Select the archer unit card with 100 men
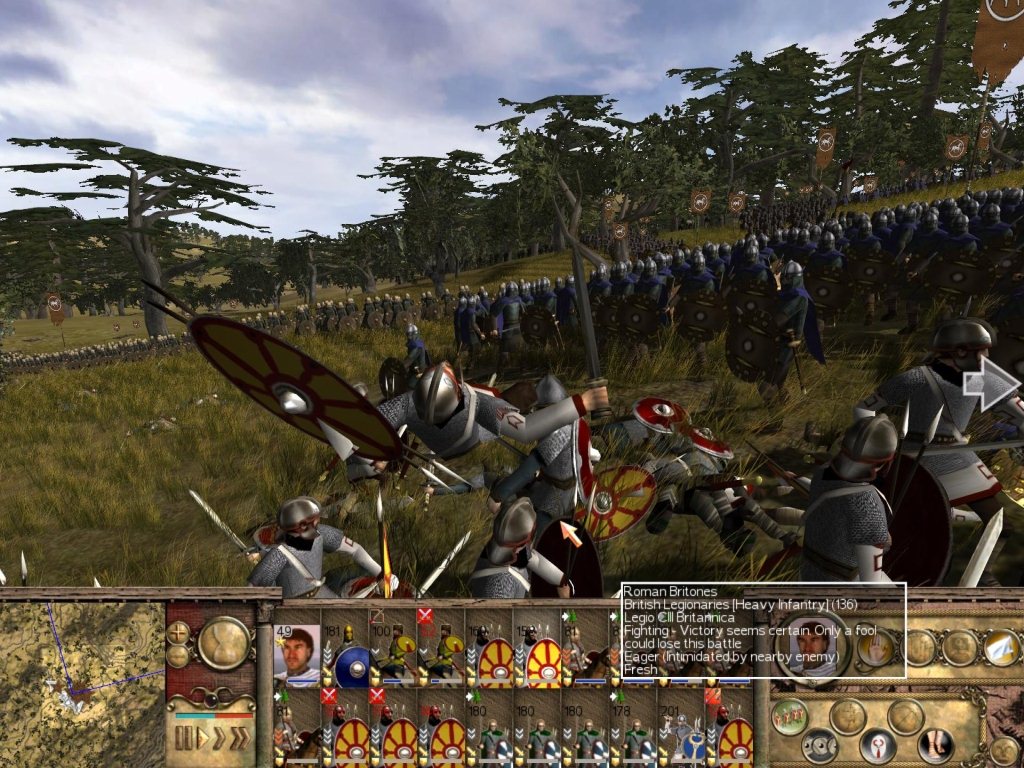 point(393,652)
